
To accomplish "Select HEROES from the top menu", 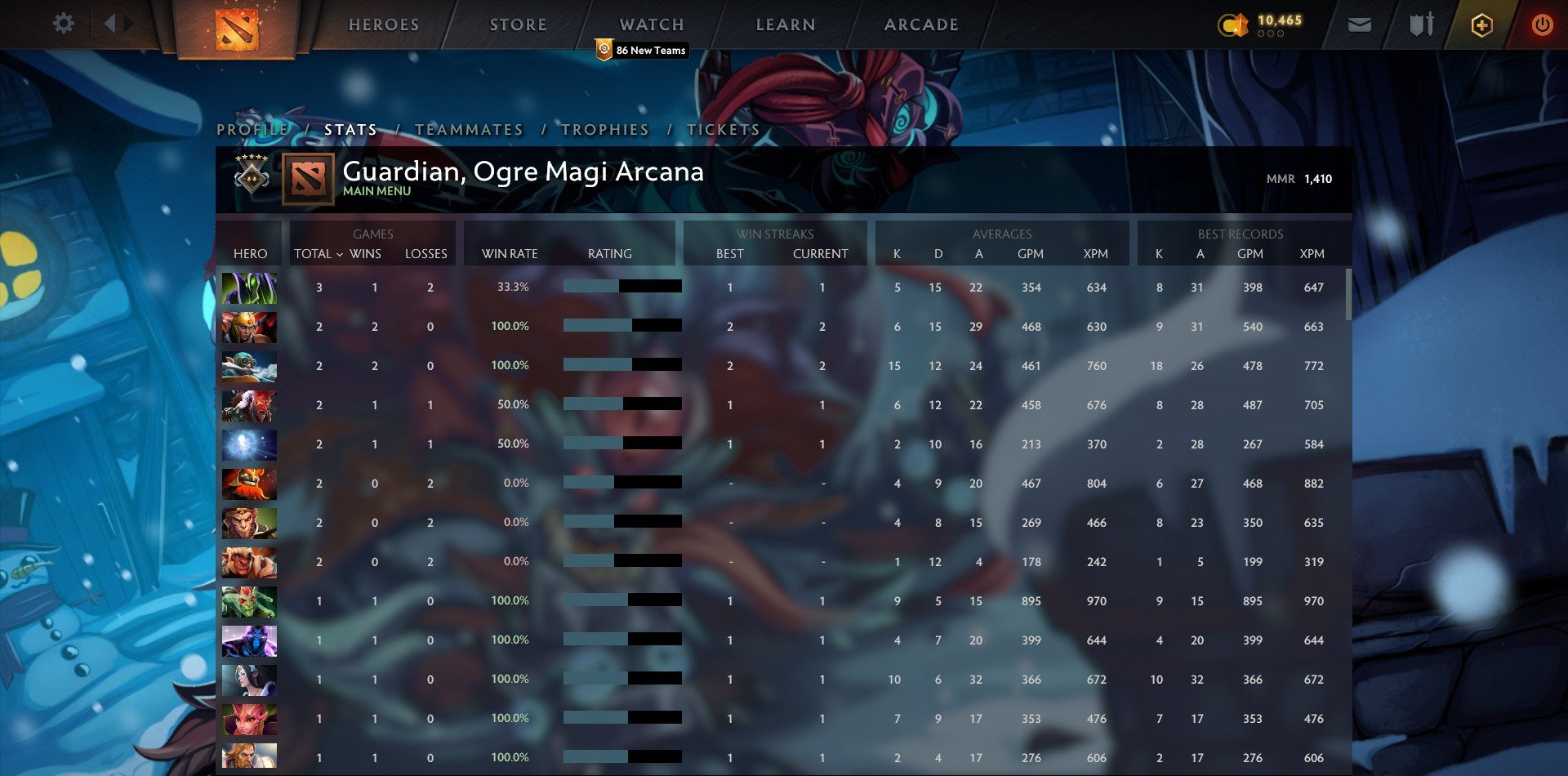I will (384, 25).
